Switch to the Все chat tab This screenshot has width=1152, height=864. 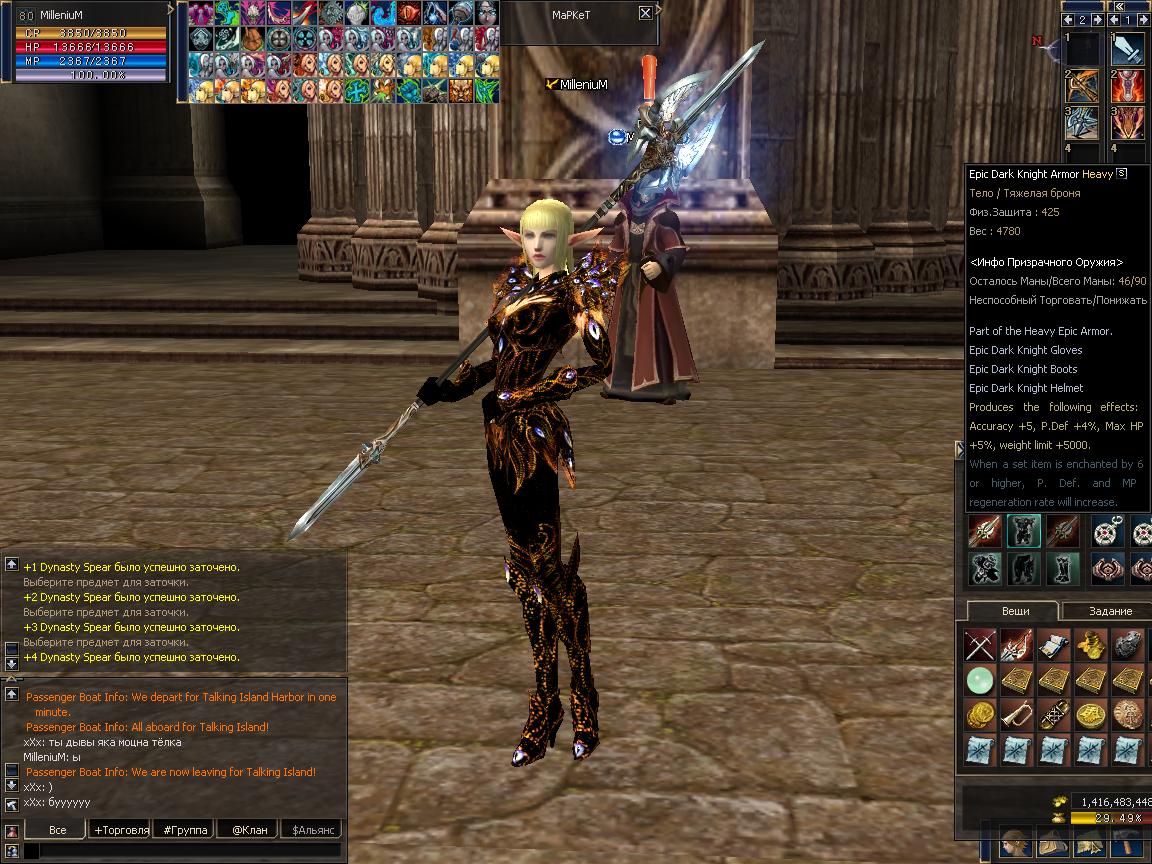pyautogui.click(x=58, y=830)
